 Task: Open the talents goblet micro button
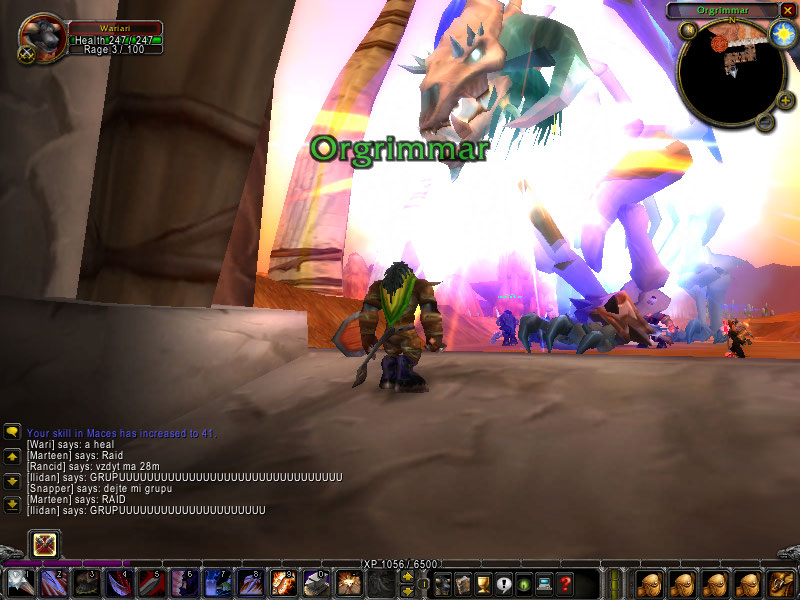tap(484, 583)
